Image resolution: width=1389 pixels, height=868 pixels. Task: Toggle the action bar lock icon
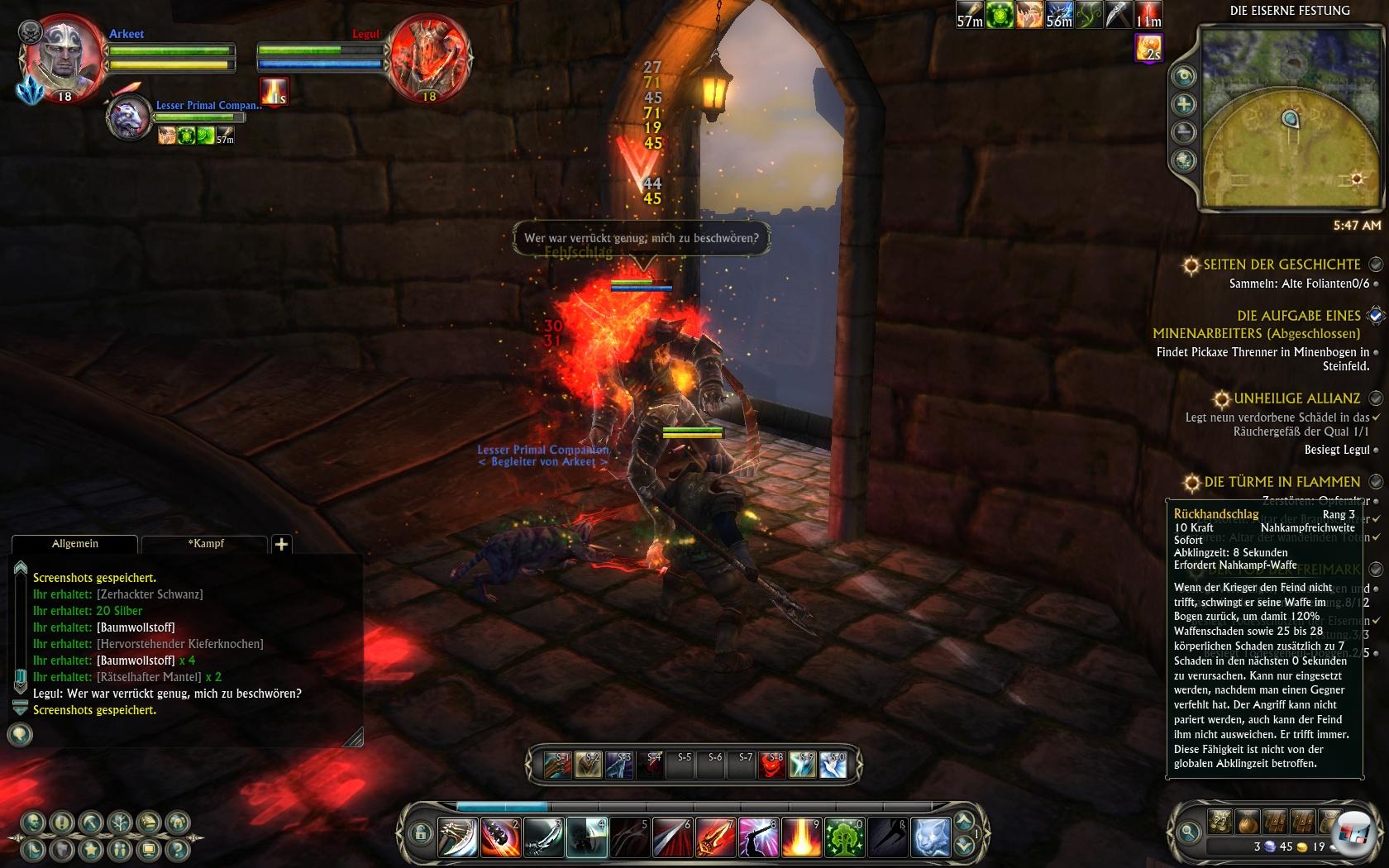click(420, 833)
